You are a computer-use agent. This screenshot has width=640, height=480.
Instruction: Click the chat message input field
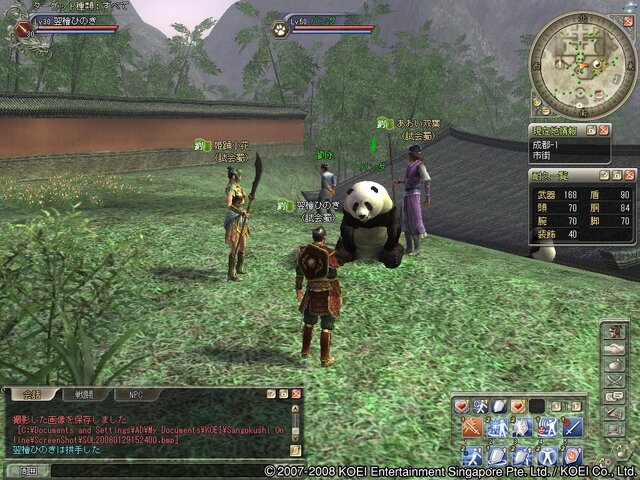click(150, 470)
